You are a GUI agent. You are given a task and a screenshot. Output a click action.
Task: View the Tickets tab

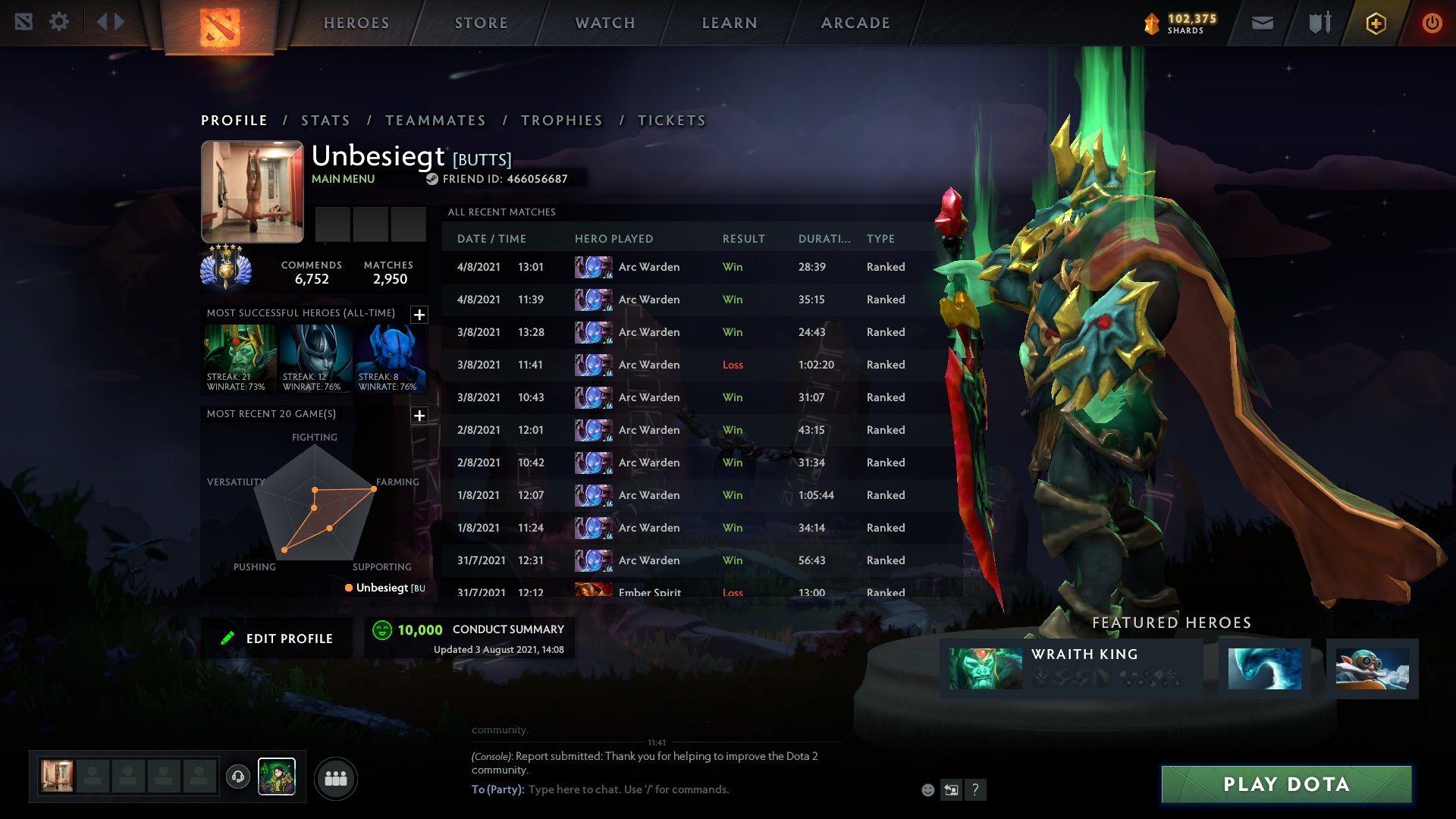tap(671, 121)
